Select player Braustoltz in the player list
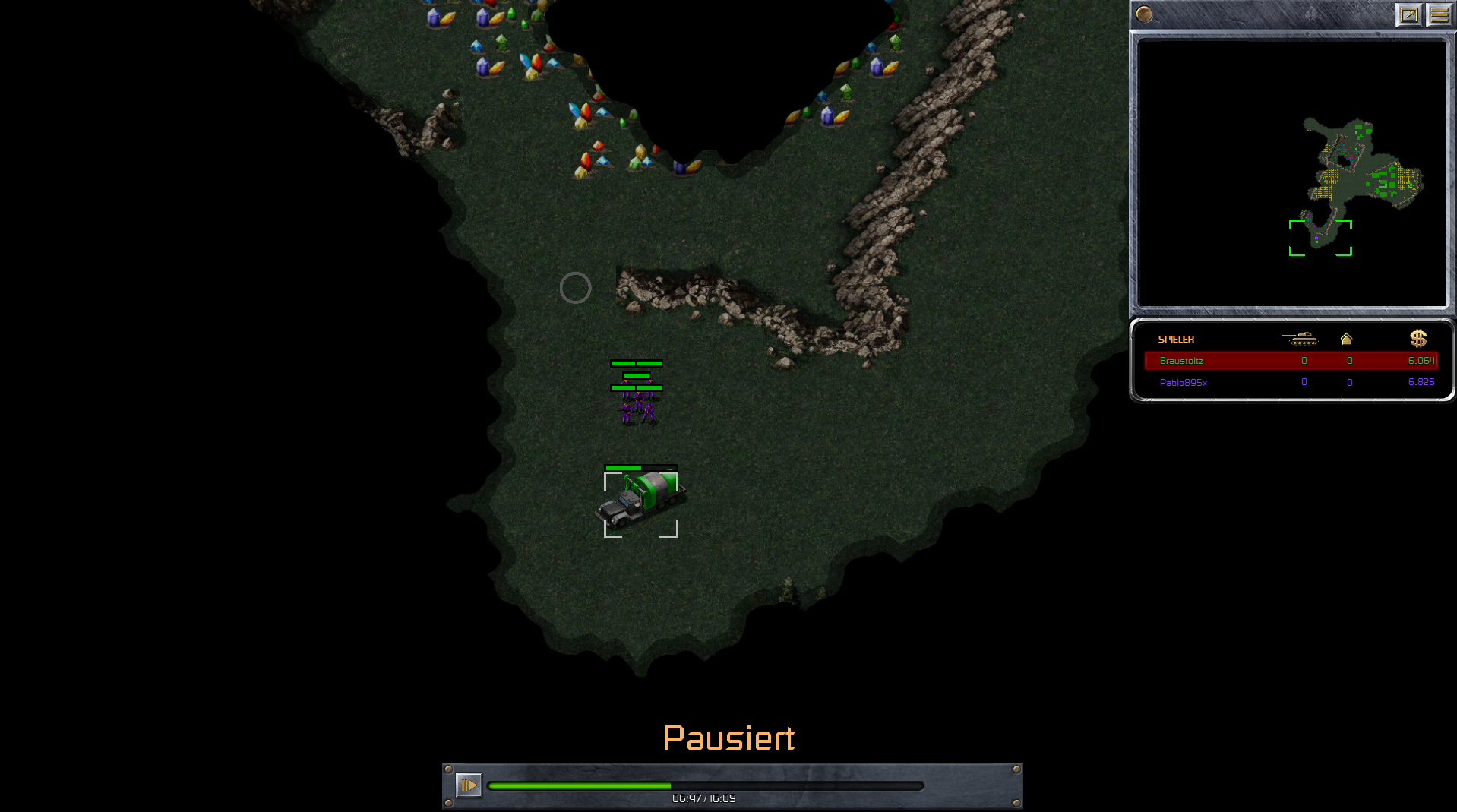 1181,361
